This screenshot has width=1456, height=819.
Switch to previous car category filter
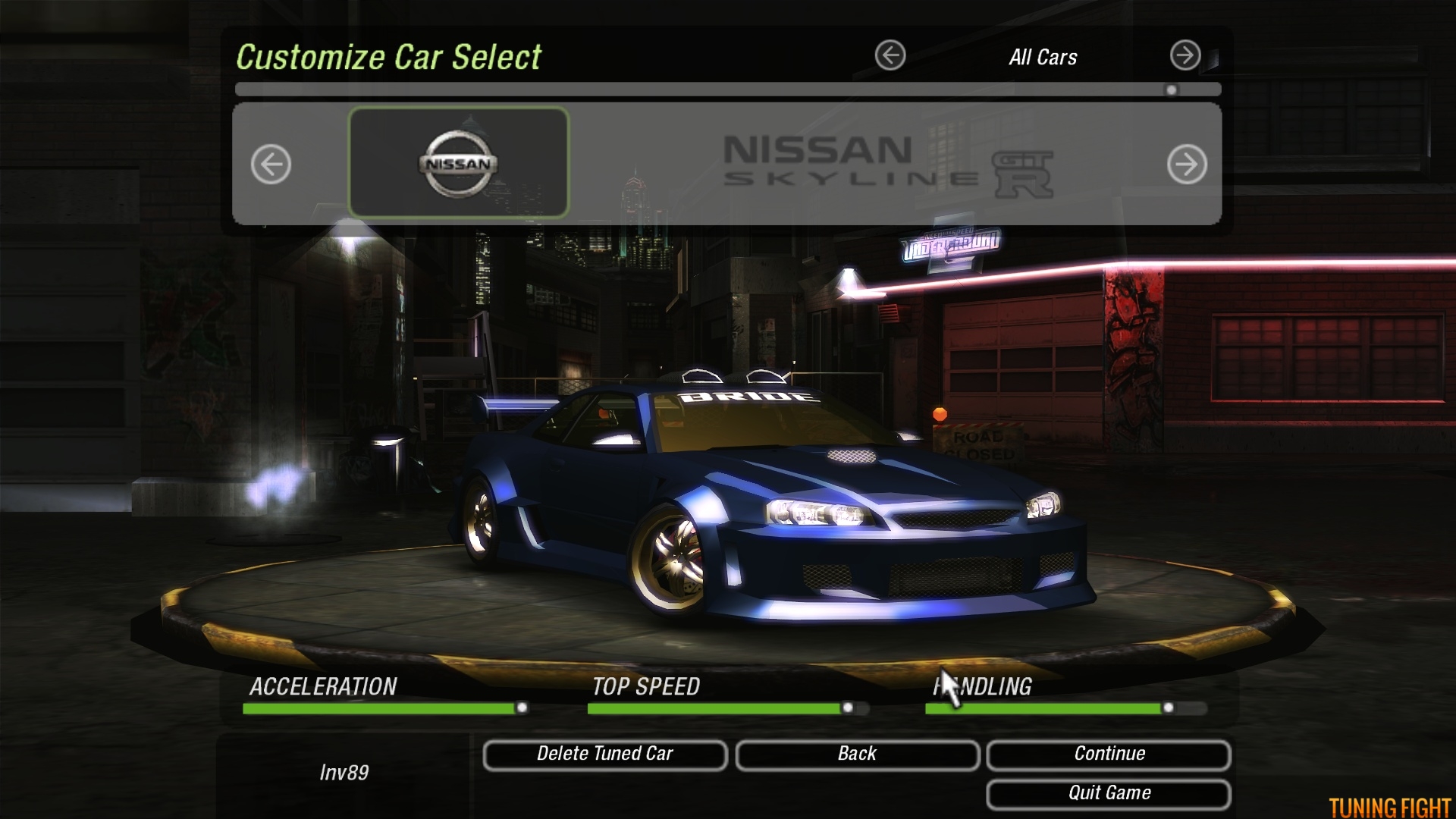click(x=890, y=55)
